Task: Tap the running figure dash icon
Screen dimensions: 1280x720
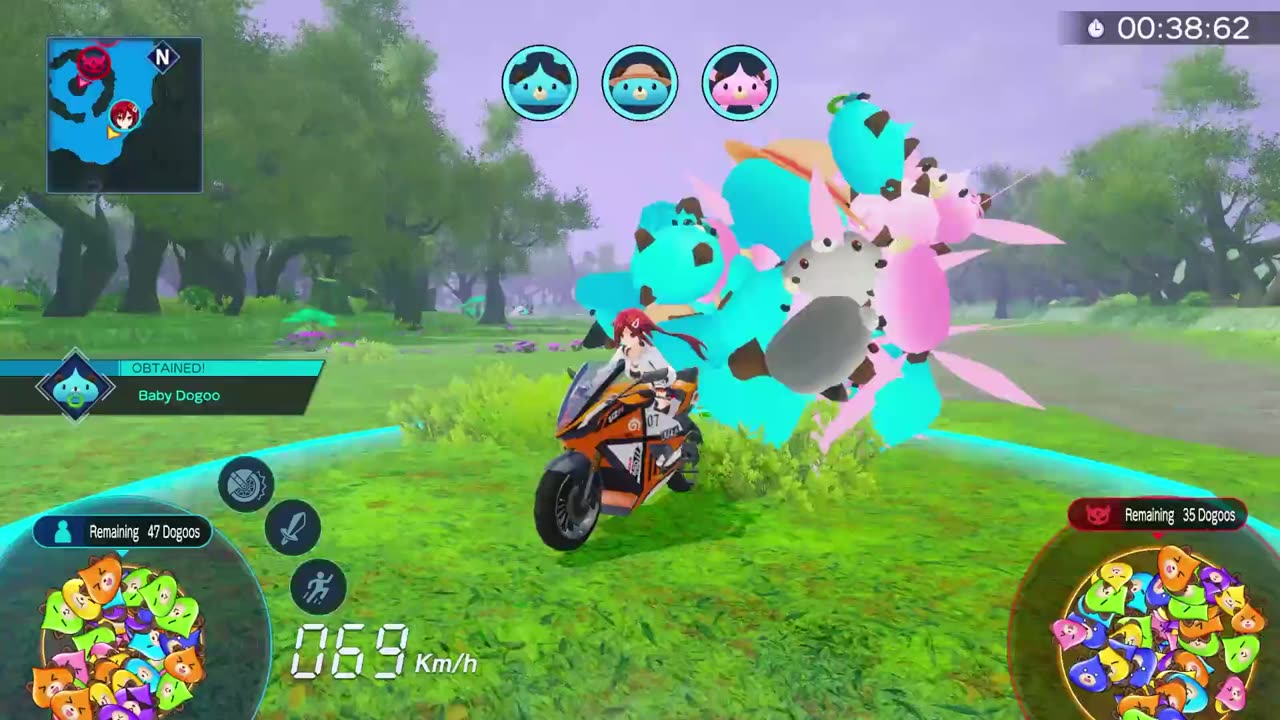Action: (x=318, y=587)
